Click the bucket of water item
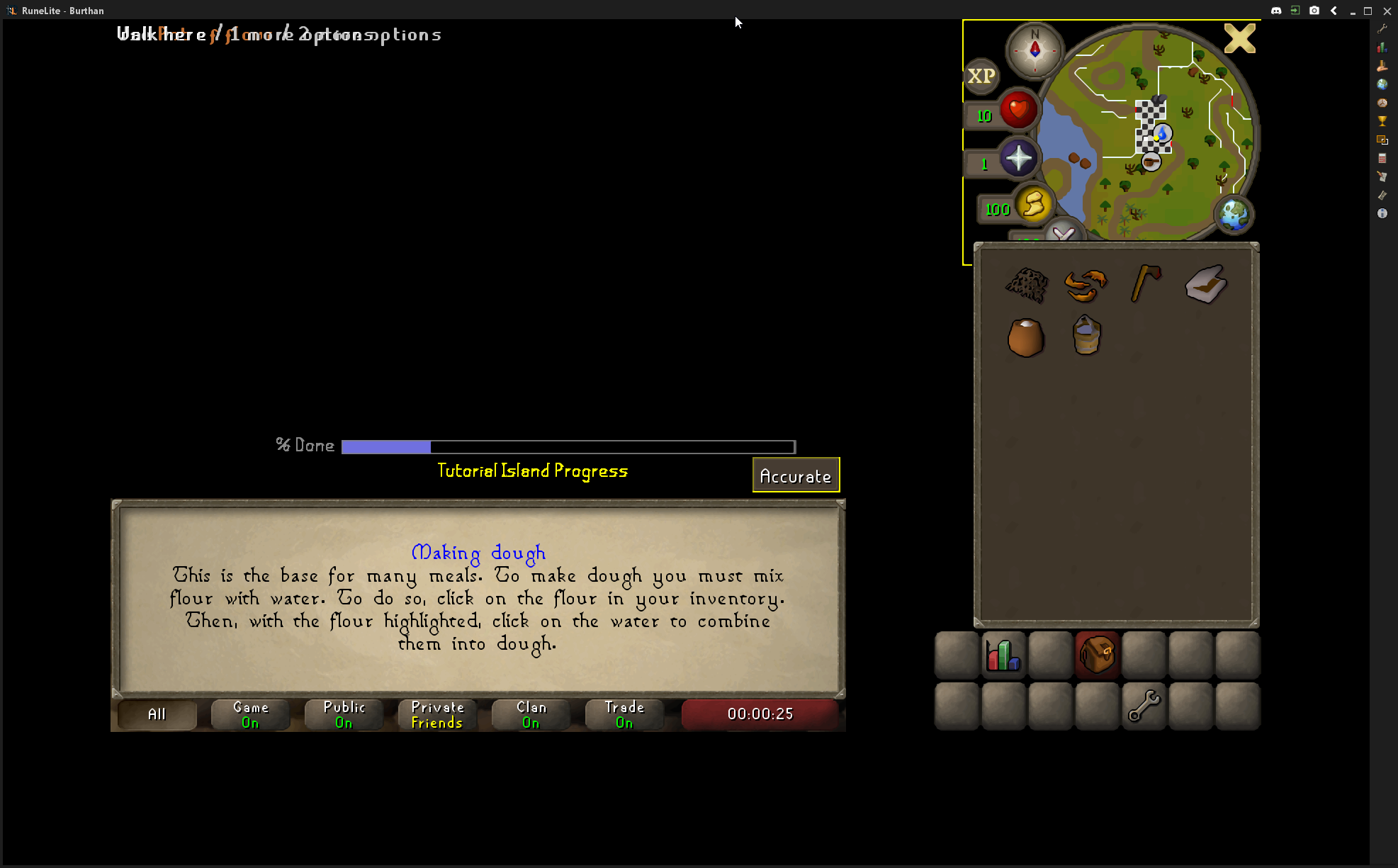This screenshot has width=1398, height=868. pyautogui.click(x=1086, y=335)
